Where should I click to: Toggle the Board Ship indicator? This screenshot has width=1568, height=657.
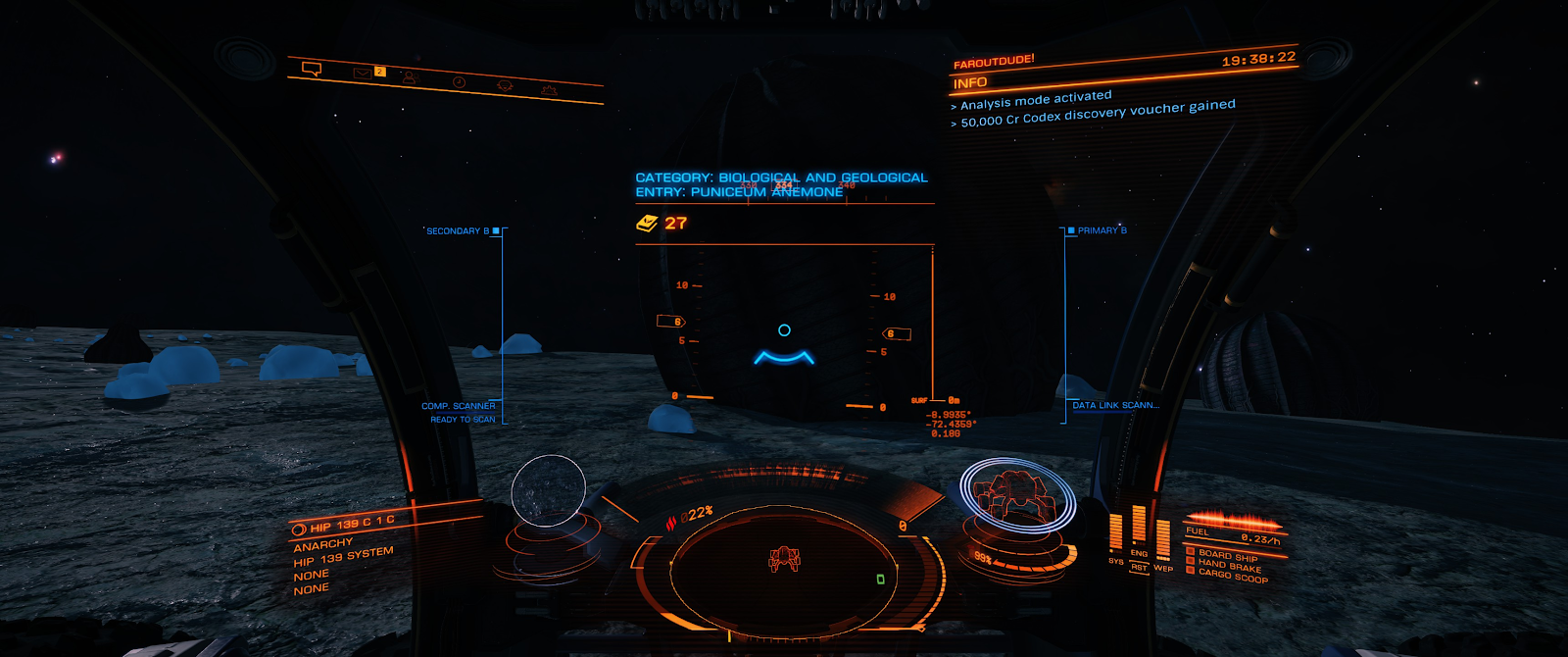pyautogui.click(x=1222, y=555)
